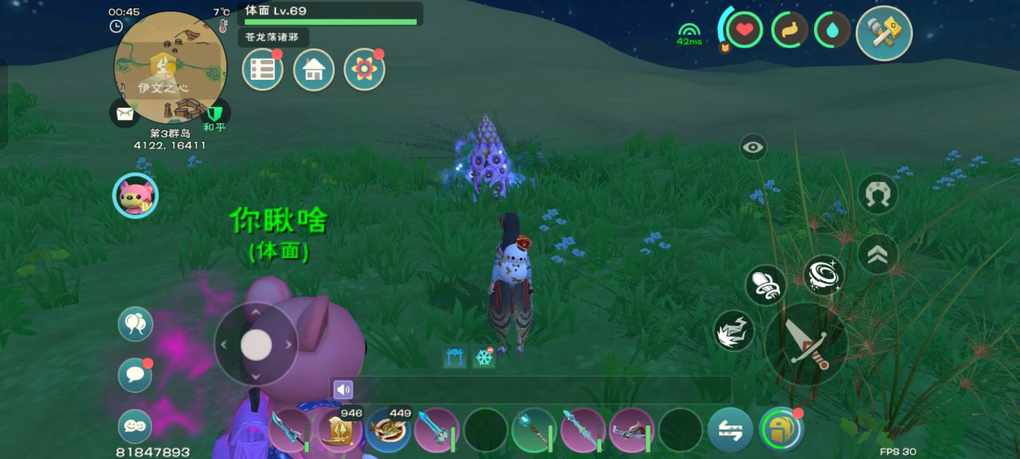Tap the voice speaker icon

pos(344,389)
